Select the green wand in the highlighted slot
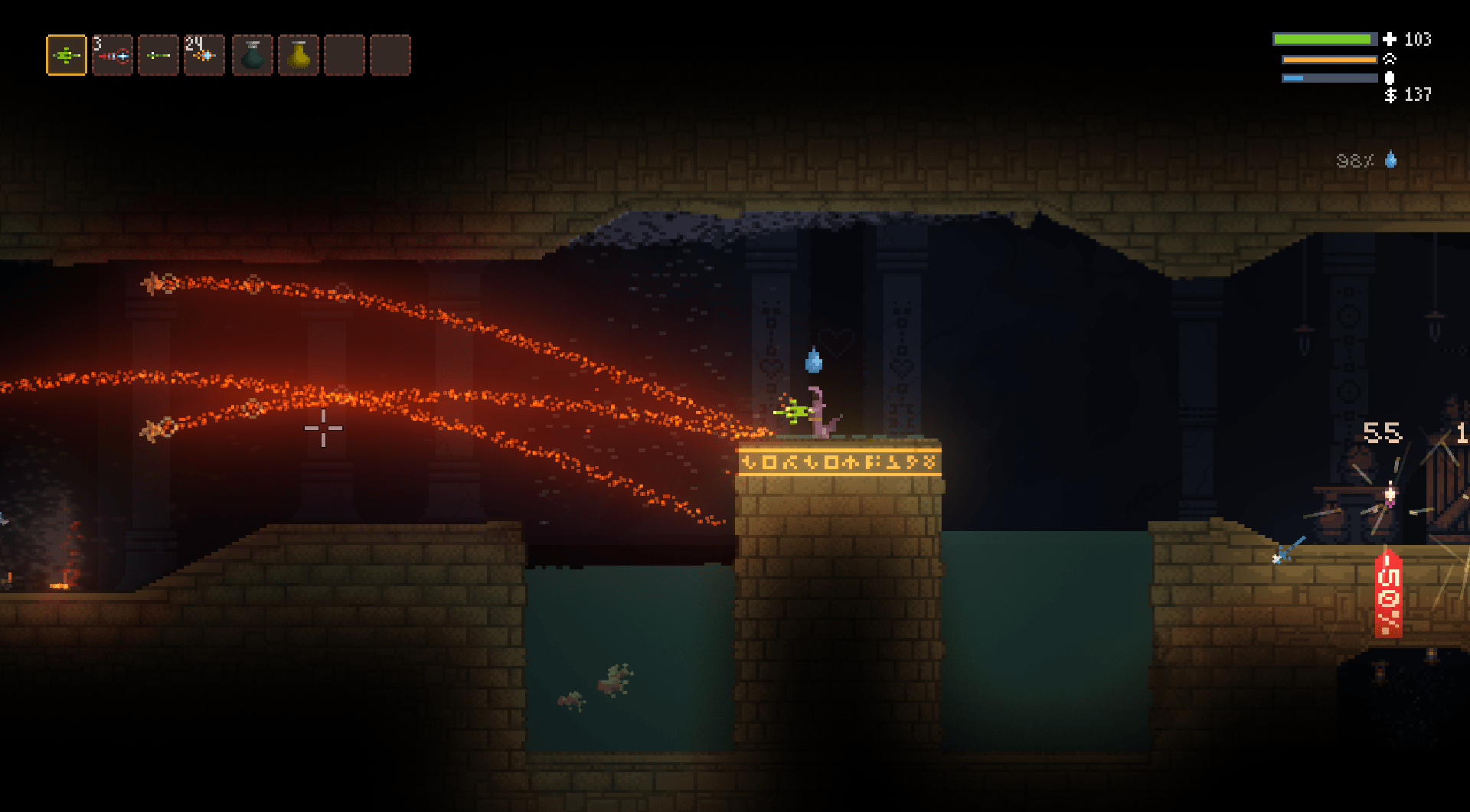Screen dimensions: 1470x812 [67, 55]
